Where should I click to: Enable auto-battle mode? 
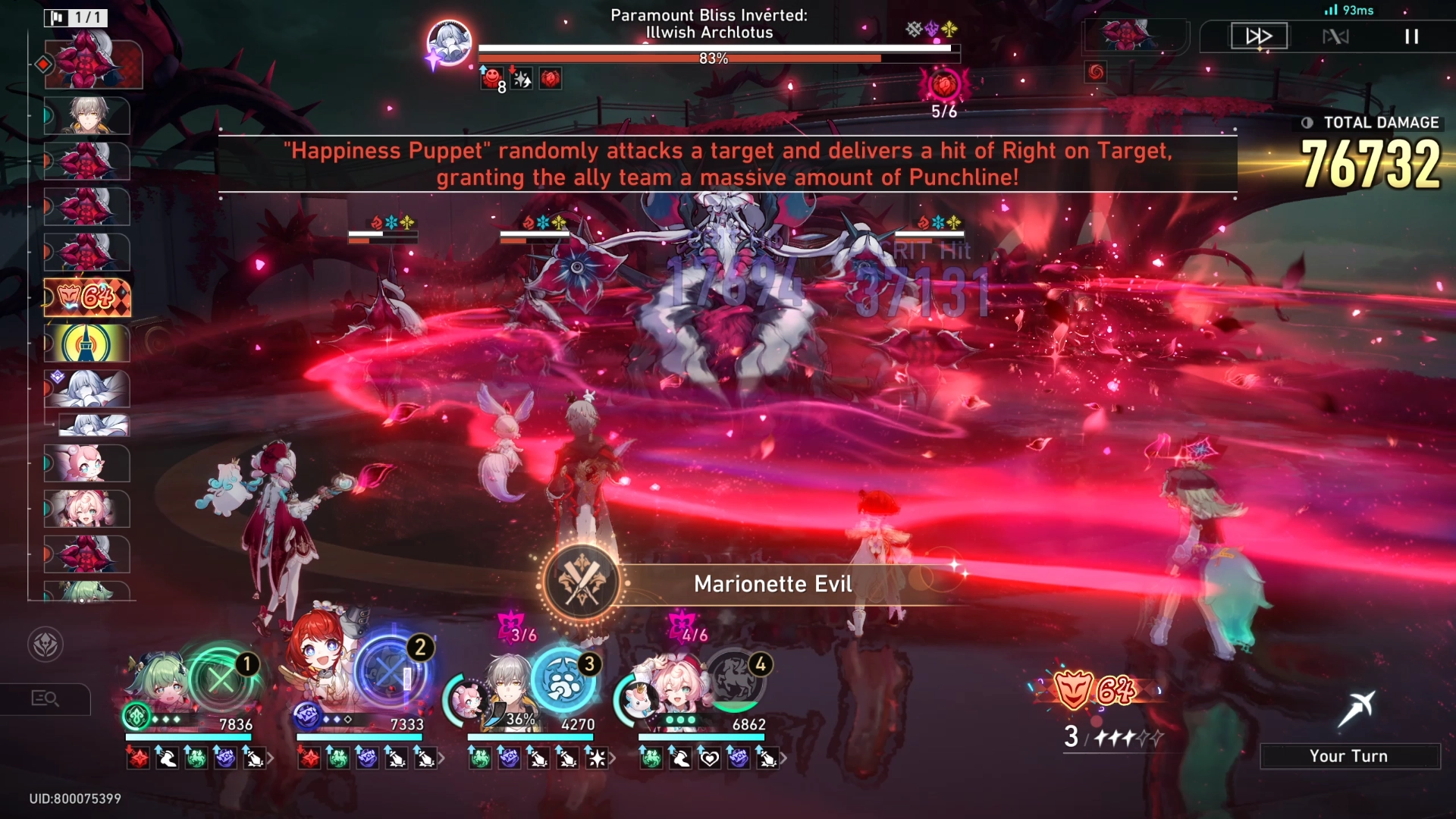tap(1335, 36)
